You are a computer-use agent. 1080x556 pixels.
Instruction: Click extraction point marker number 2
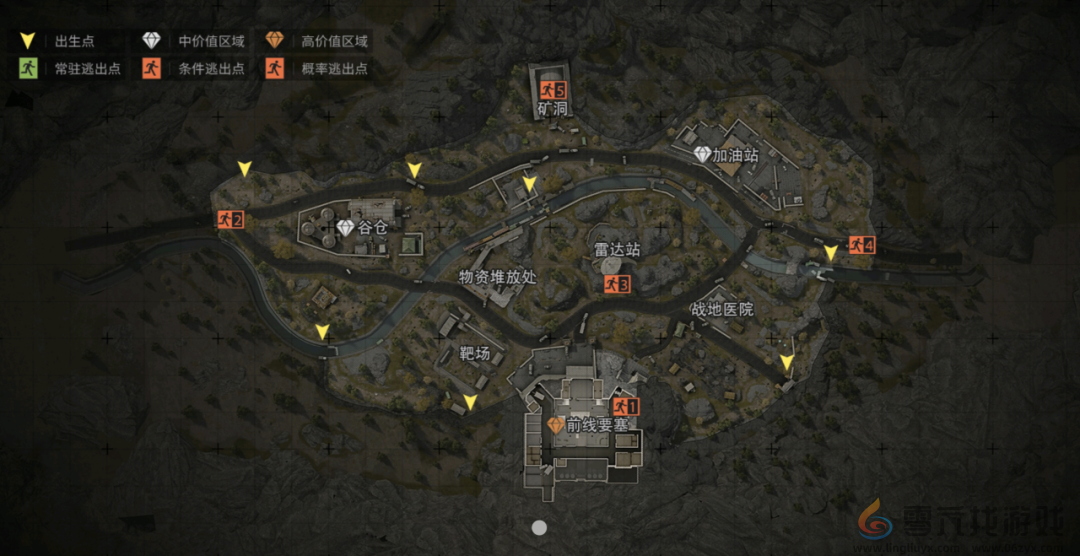pos(230,219)
